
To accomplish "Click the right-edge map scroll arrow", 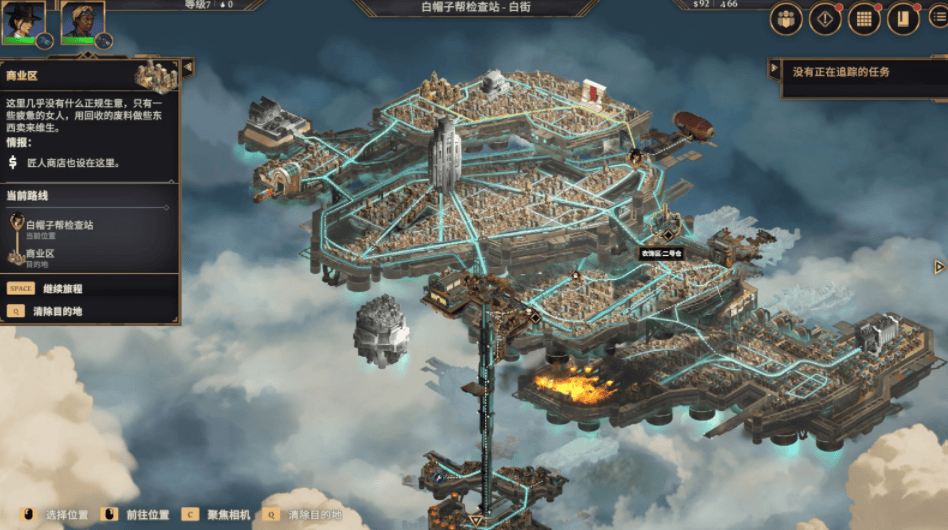I will (x=939, y=267).
